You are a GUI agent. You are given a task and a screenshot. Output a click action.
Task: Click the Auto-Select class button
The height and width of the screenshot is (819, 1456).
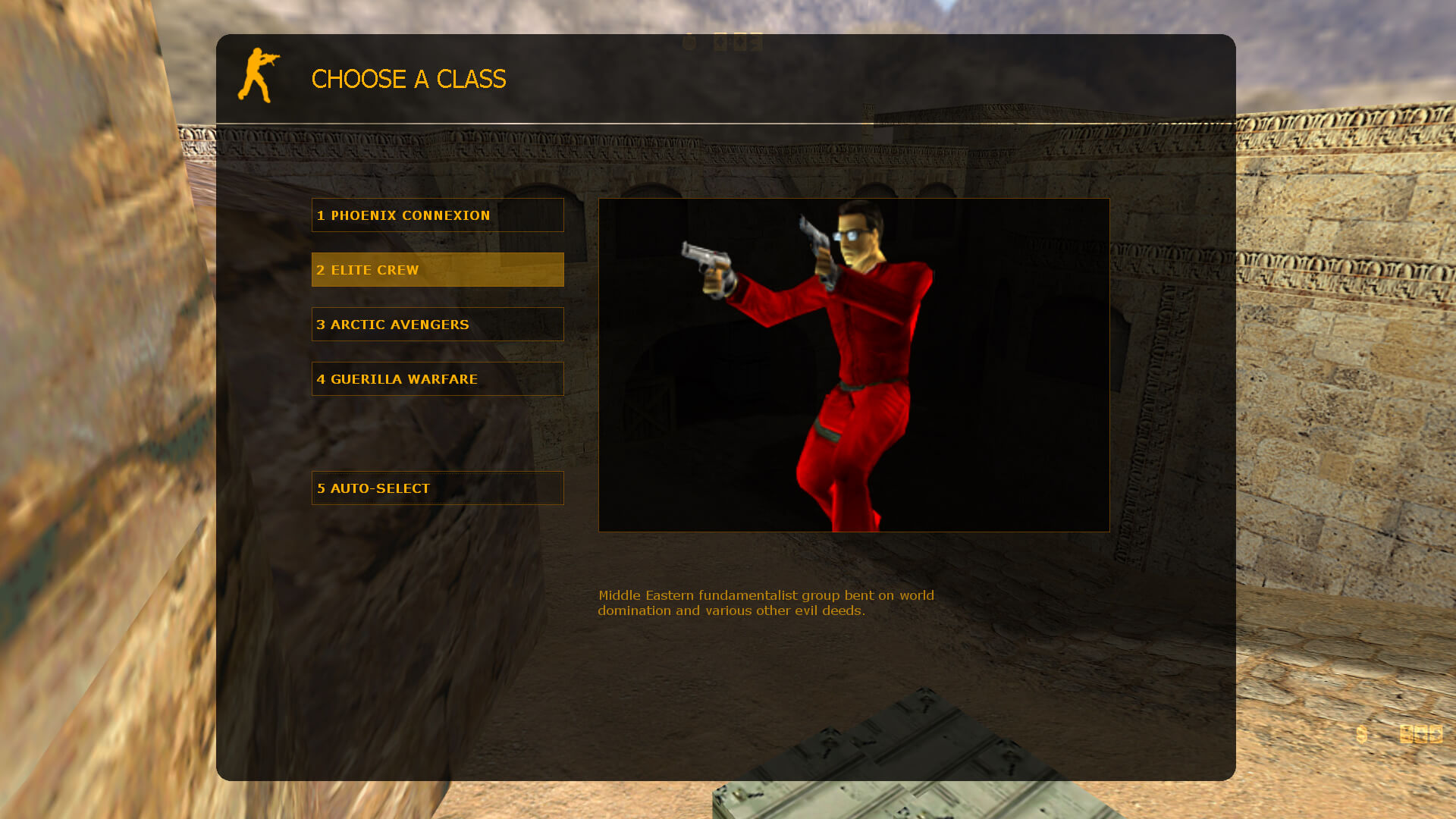click(x=438, y=488)
